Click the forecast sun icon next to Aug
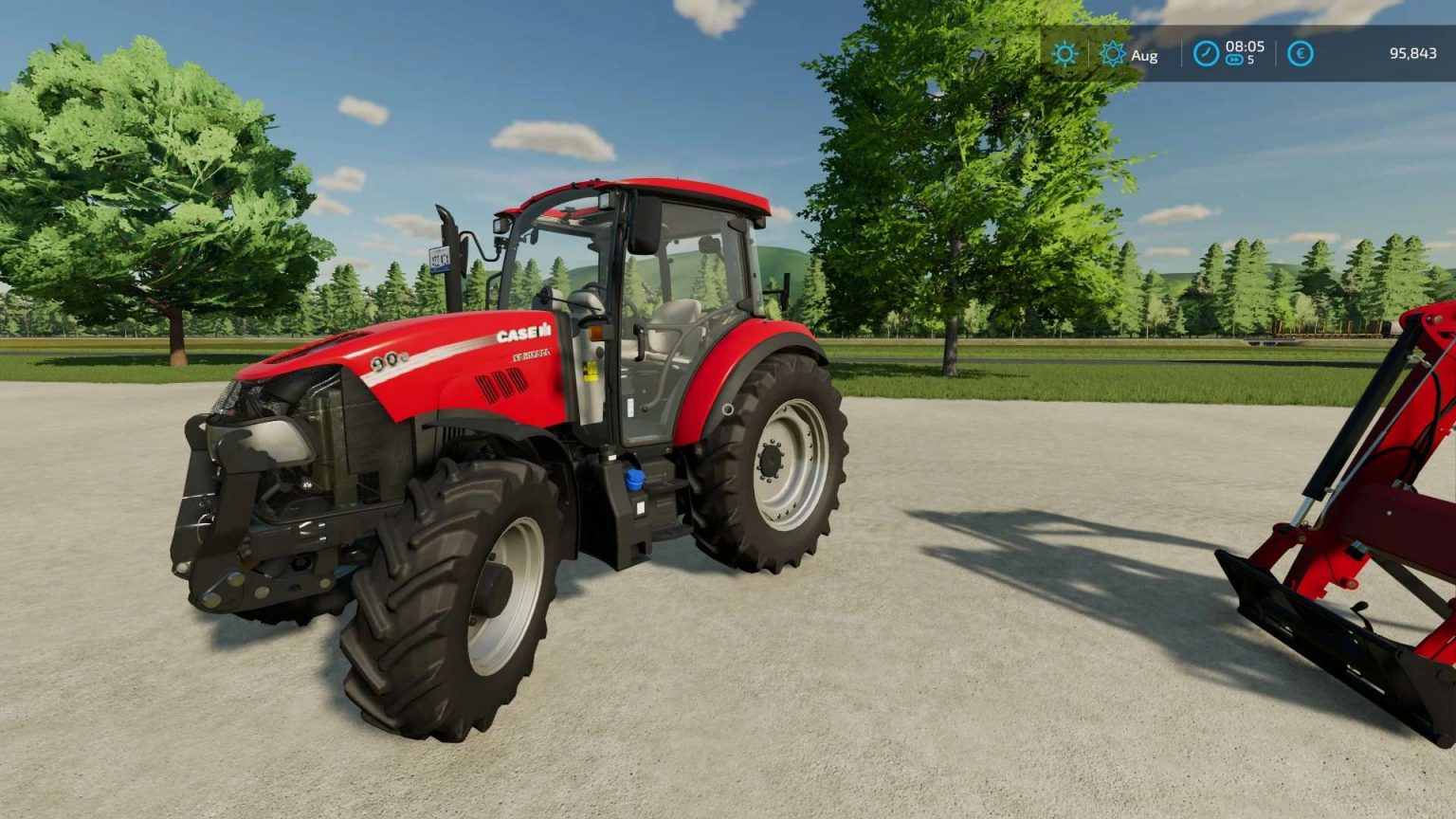Viewport: 1456px width, 819px height. 1114,55
